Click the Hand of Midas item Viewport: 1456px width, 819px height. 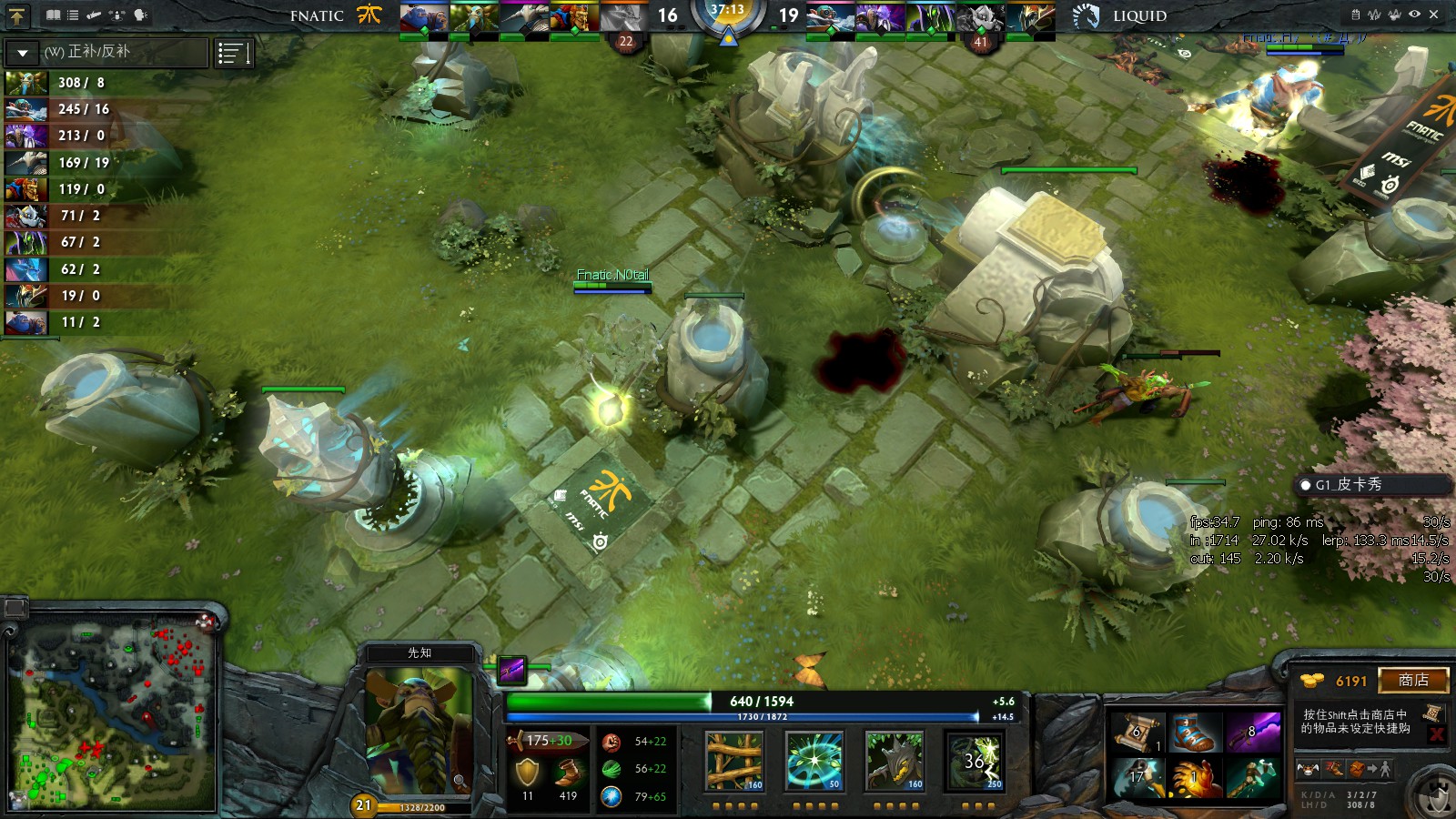[1193, 779]
